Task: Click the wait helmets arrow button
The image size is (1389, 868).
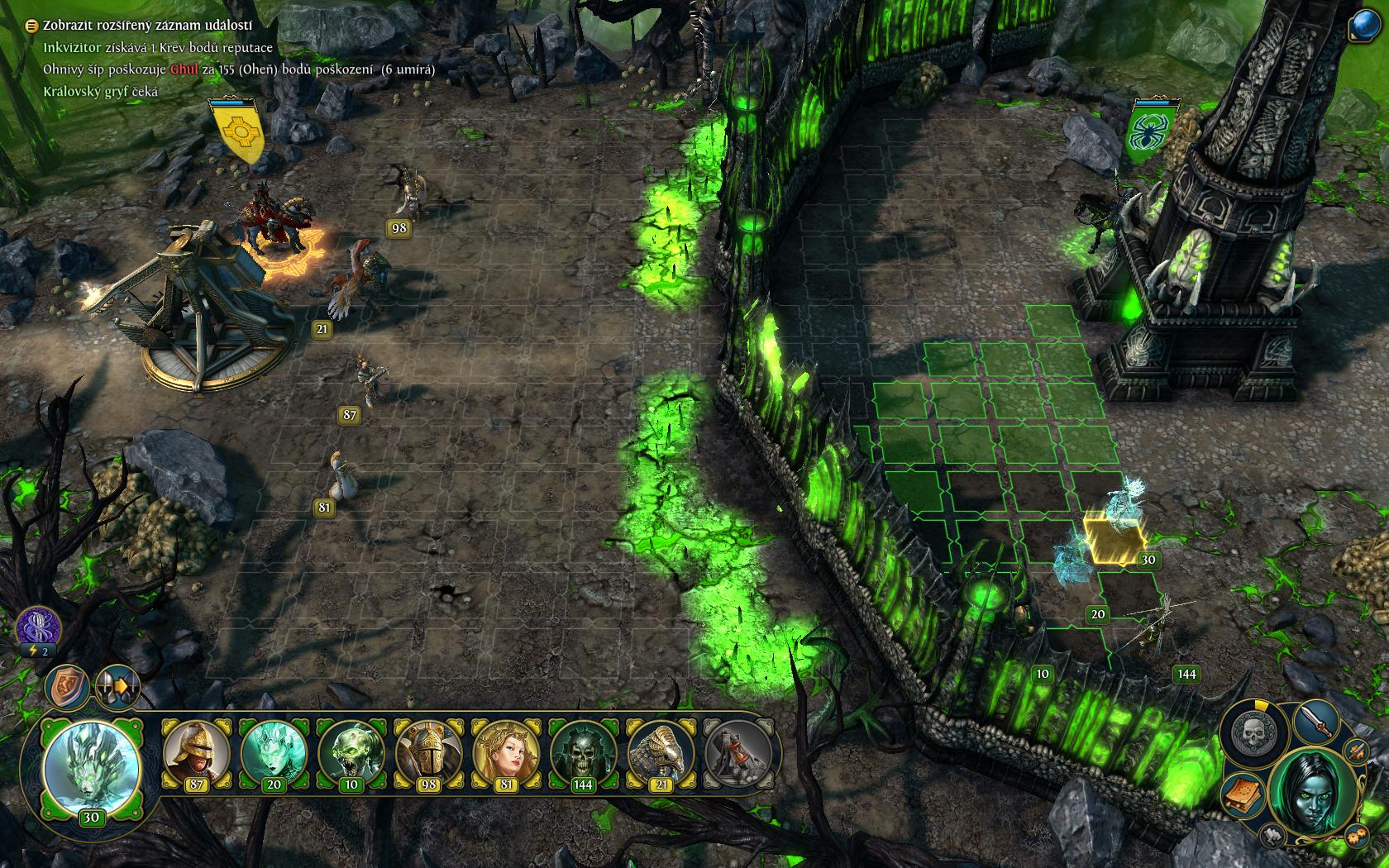Action: pyautogui.click(x=117, y=687)
